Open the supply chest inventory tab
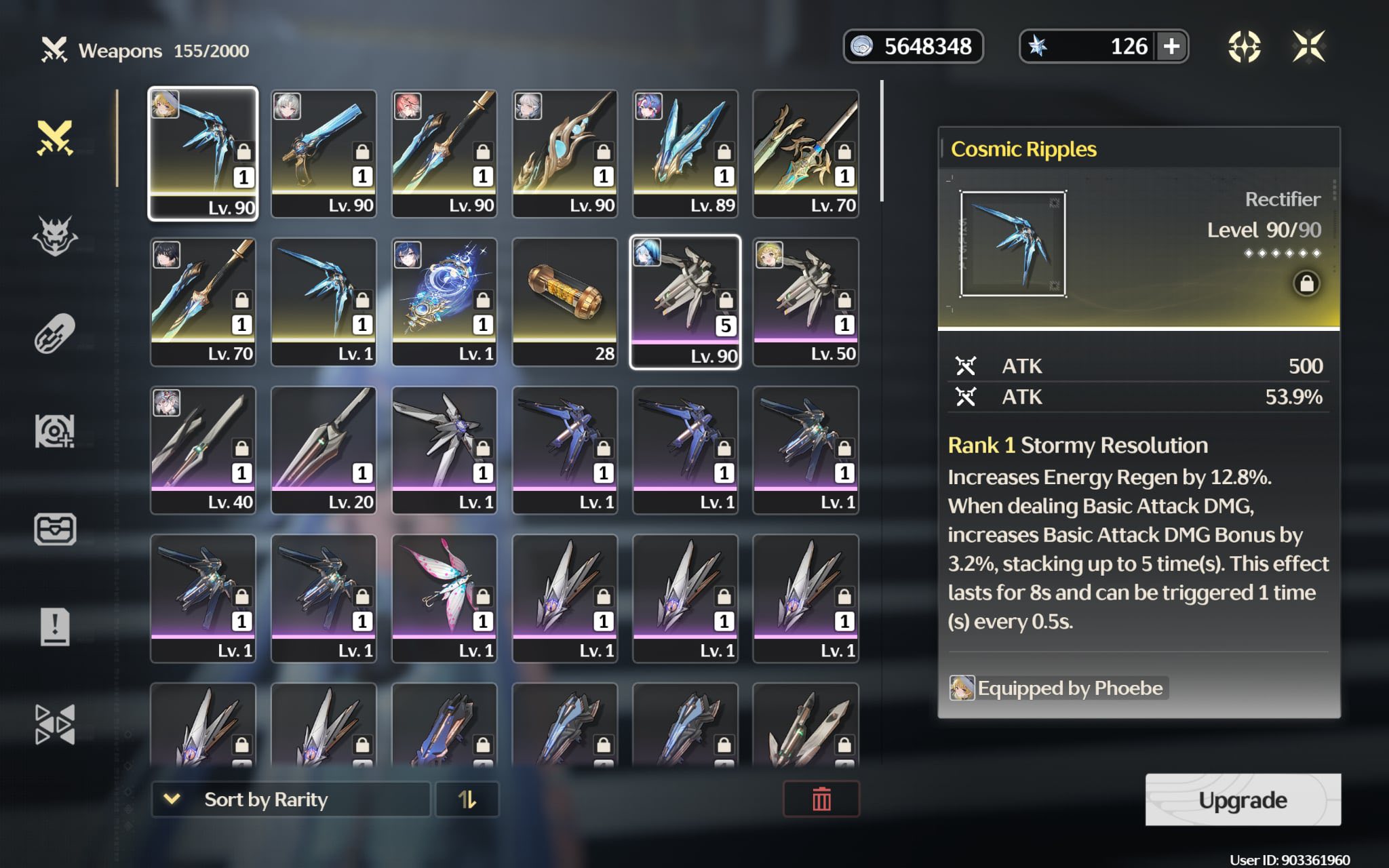The width and height of the screenshot is (1389, 868). [x=55, y=530]
